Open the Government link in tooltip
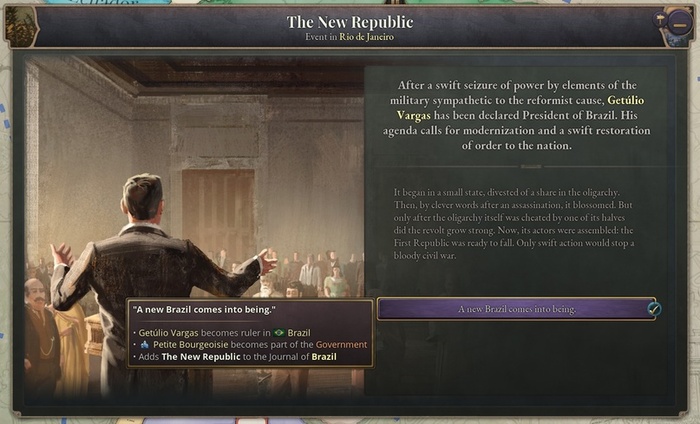This screenshot has width=700, height=424. [343, 344]
